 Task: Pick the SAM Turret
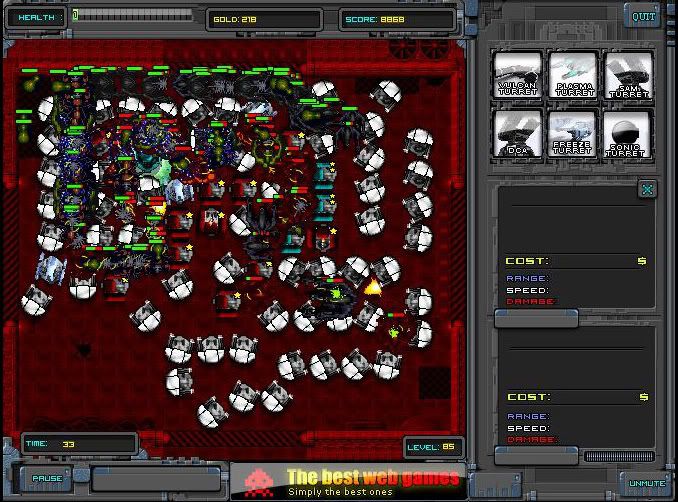click(x=628, y=76)
